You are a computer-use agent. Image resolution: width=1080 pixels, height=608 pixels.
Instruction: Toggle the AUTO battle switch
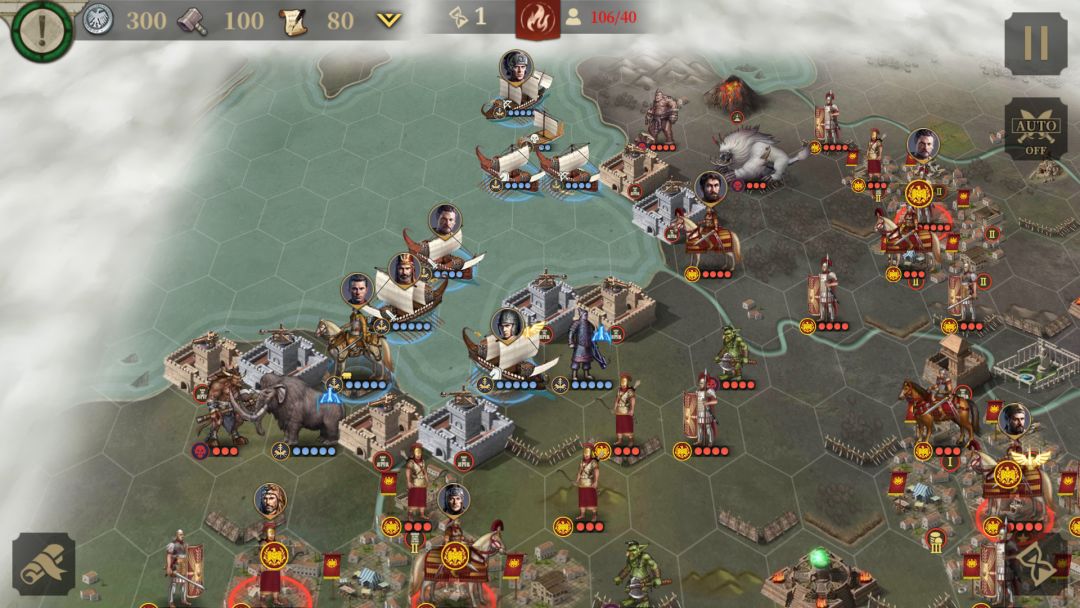point(1035,129)
